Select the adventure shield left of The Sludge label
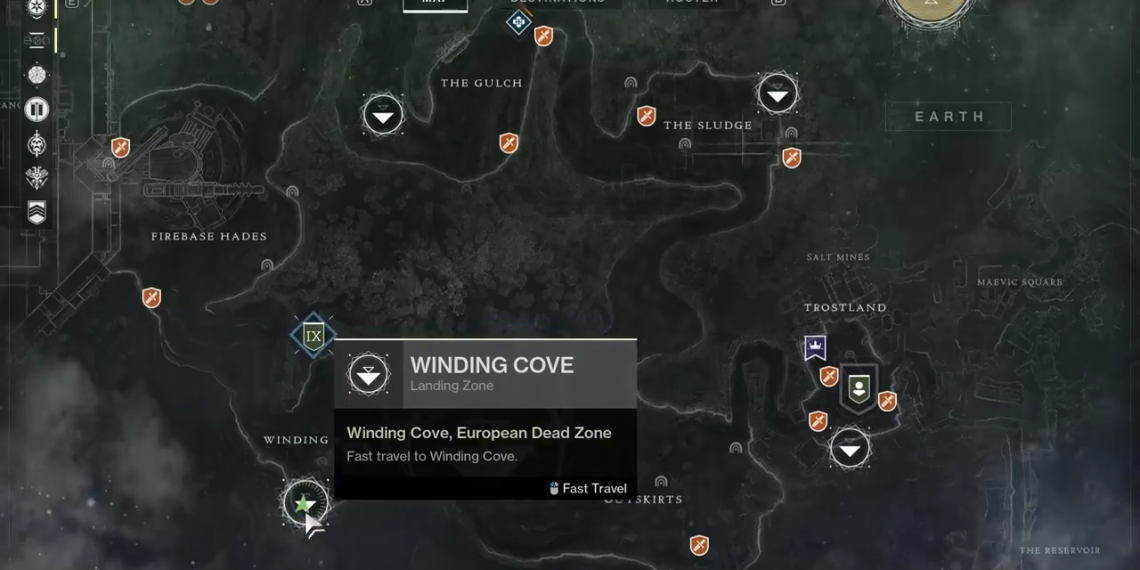This screenshot has height=570, width=1140. (646, 116)
